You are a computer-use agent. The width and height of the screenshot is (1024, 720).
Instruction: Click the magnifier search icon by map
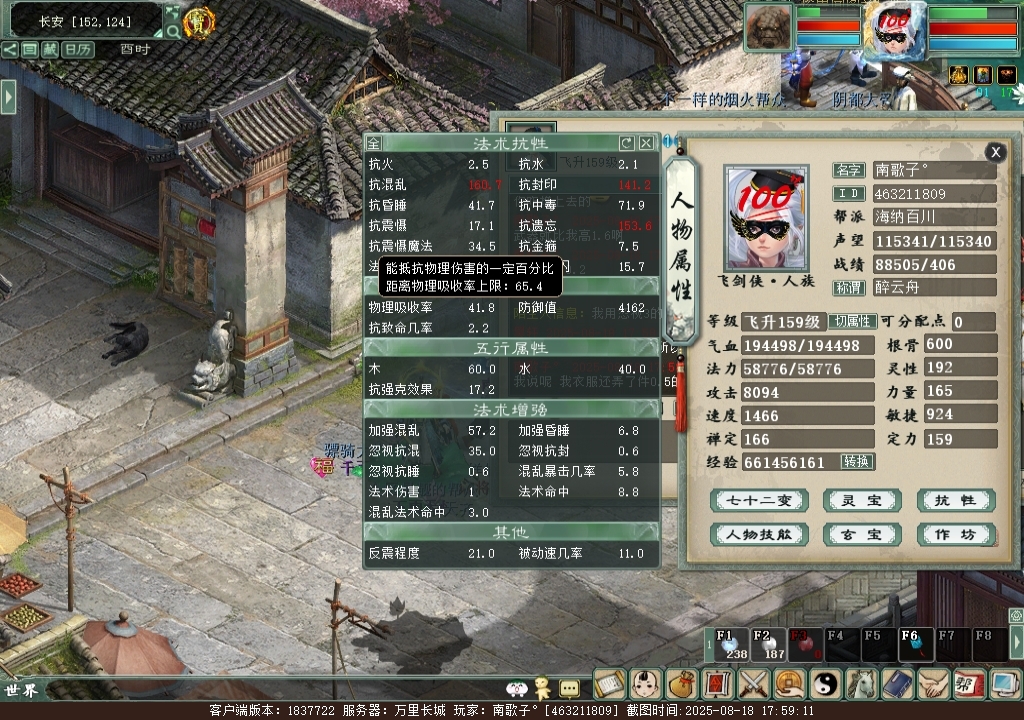click(x=173, y=31)
